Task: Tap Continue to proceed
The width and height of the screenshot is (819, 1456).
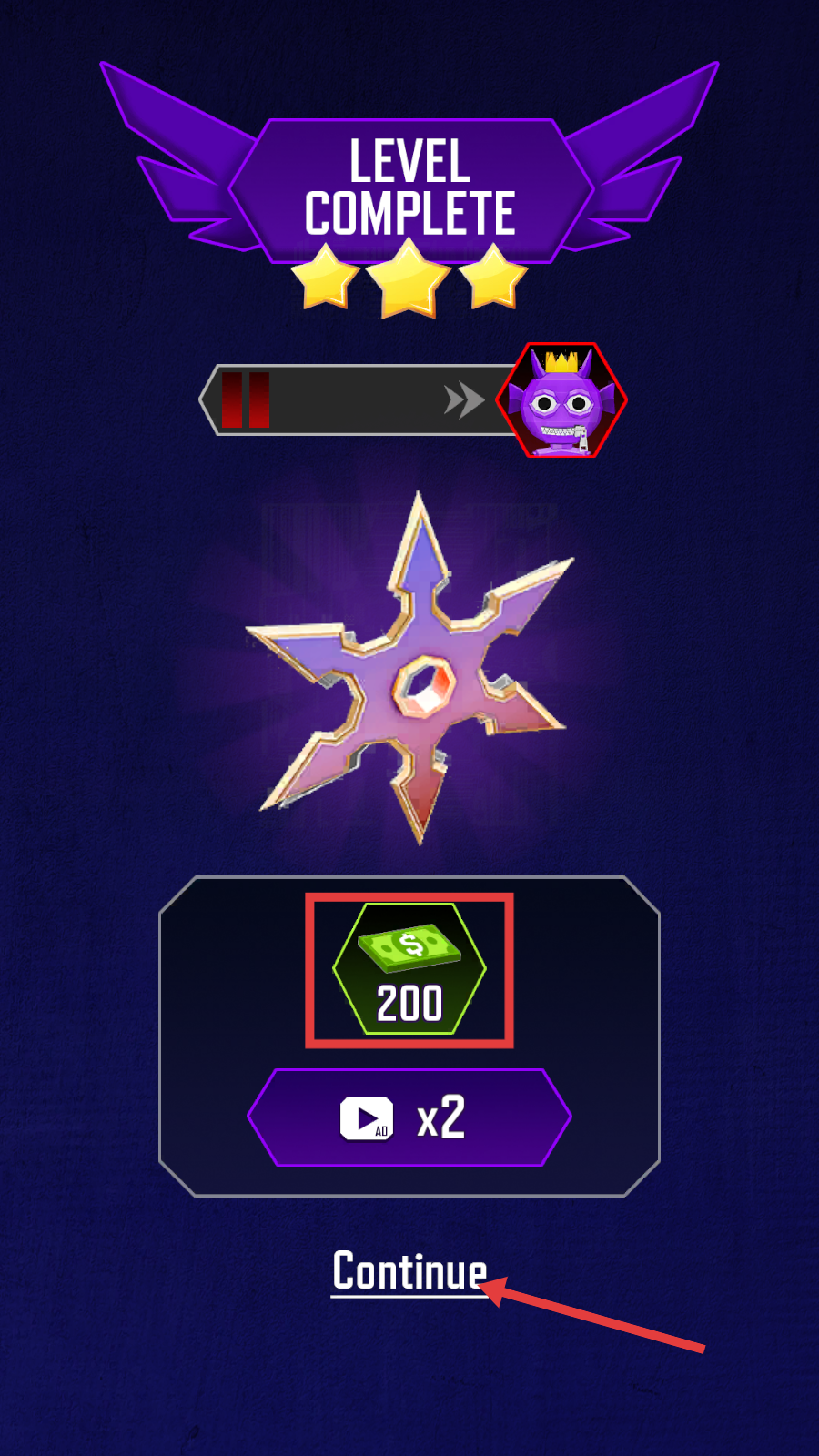Action: coord(409,1270)
